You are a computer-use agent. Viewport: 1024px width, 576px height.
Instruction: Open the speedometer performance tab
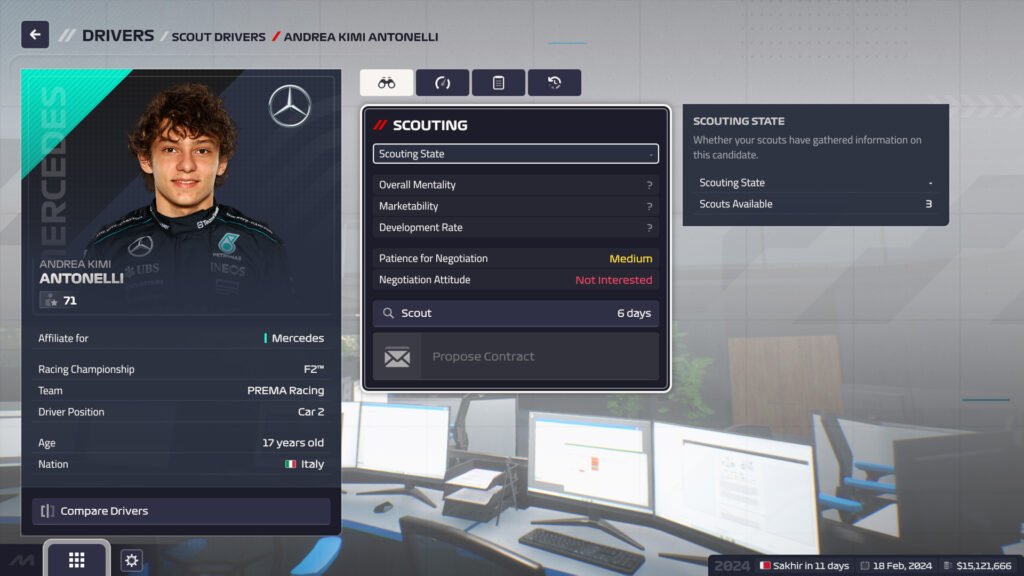click(x=442, y=83)
